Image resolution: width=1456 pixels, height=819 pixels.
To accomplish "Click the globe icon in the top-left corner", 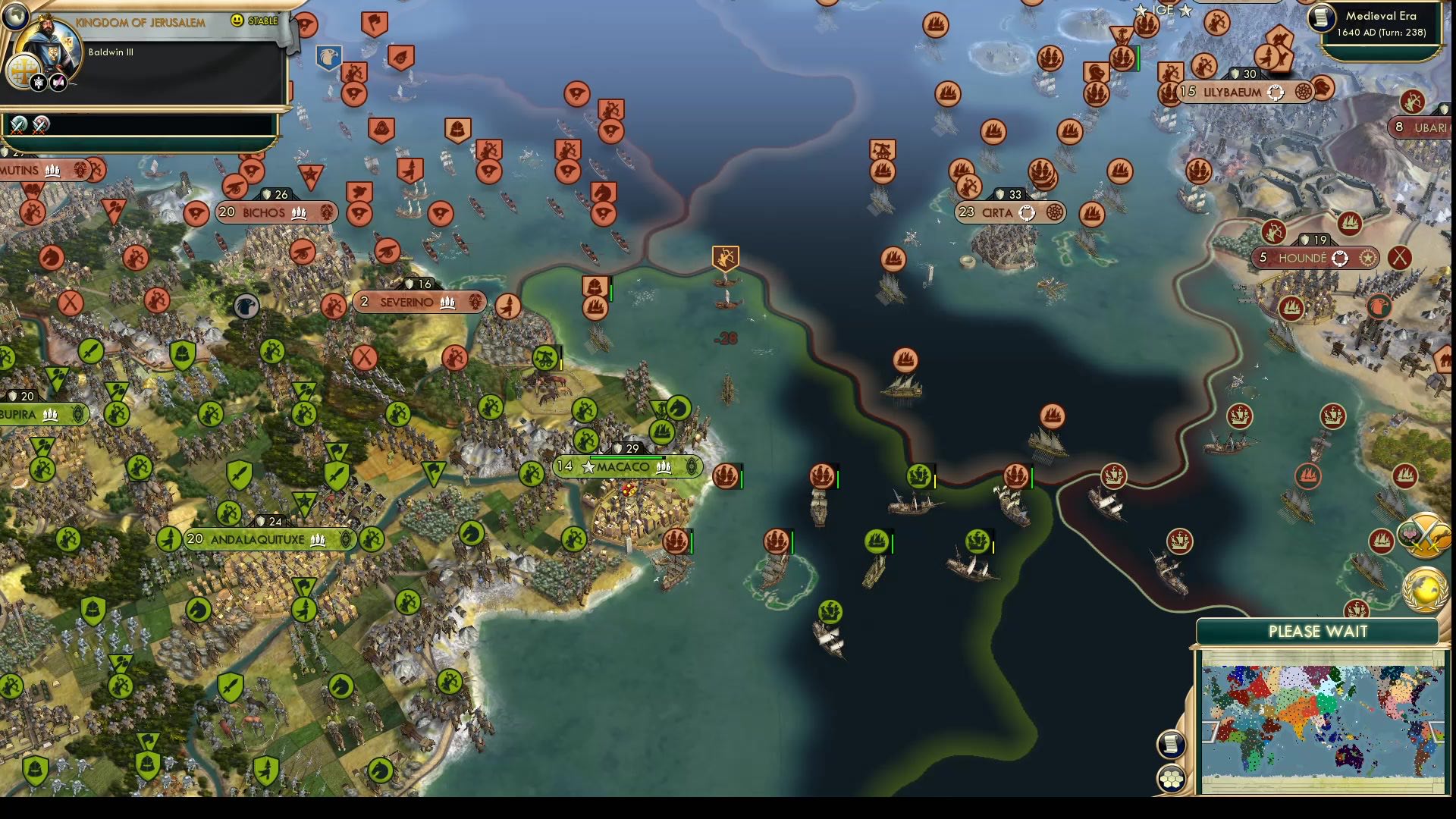I will tap(15, 15).
